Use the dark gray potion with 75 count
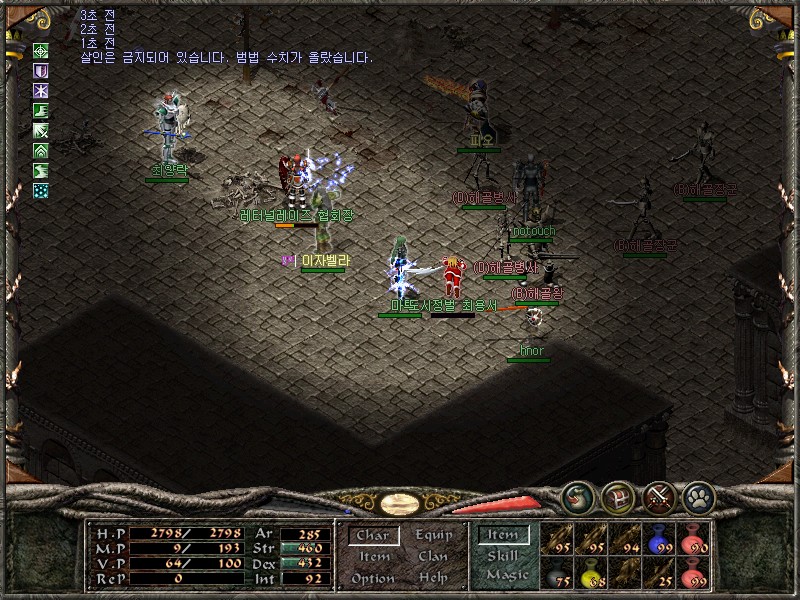800x600 pixels. [x=556, y=573]
